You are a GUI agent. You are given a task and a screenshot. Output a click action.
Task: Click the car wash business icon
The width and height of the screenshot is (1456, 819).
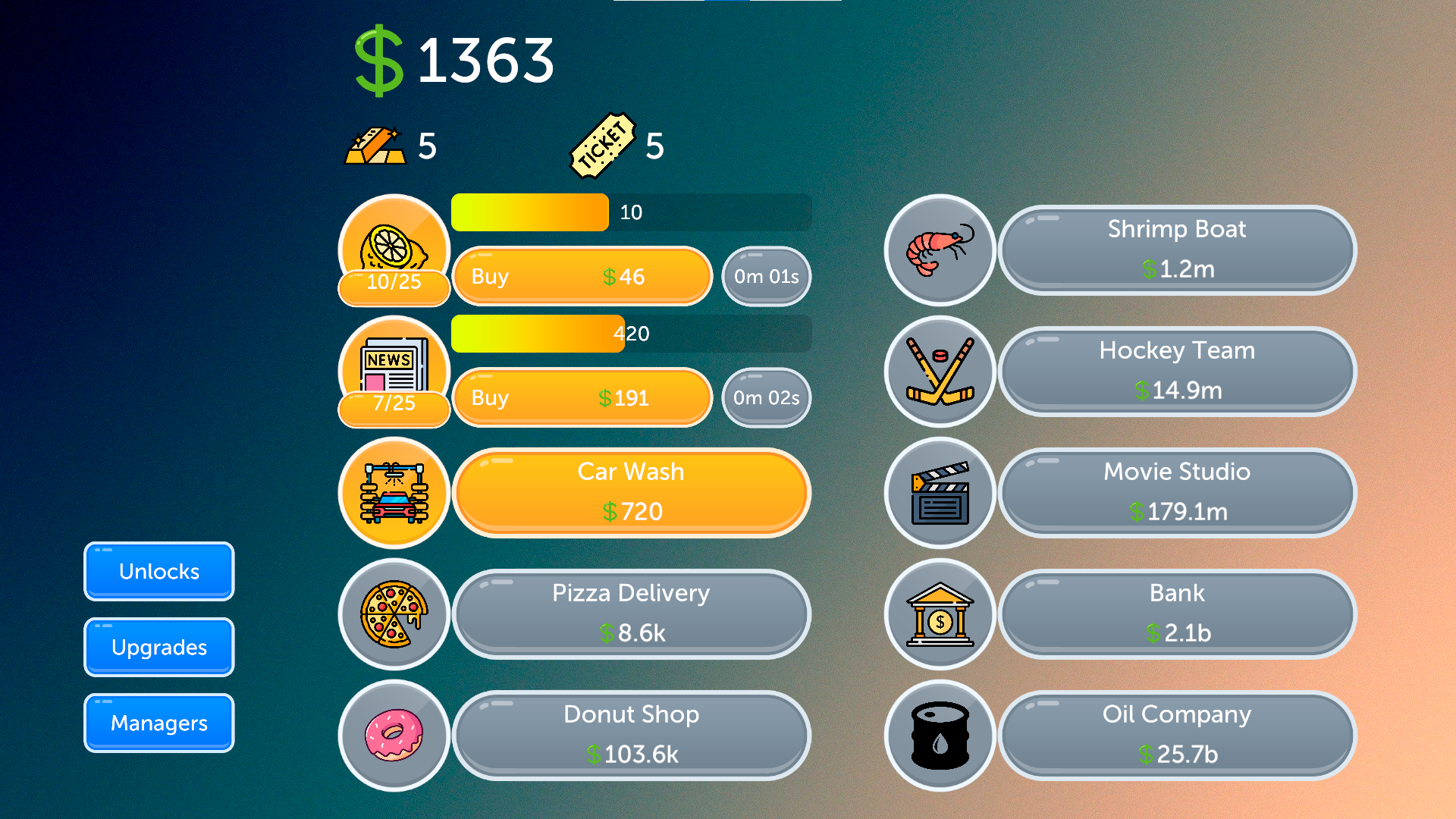(x=394, y=493)
